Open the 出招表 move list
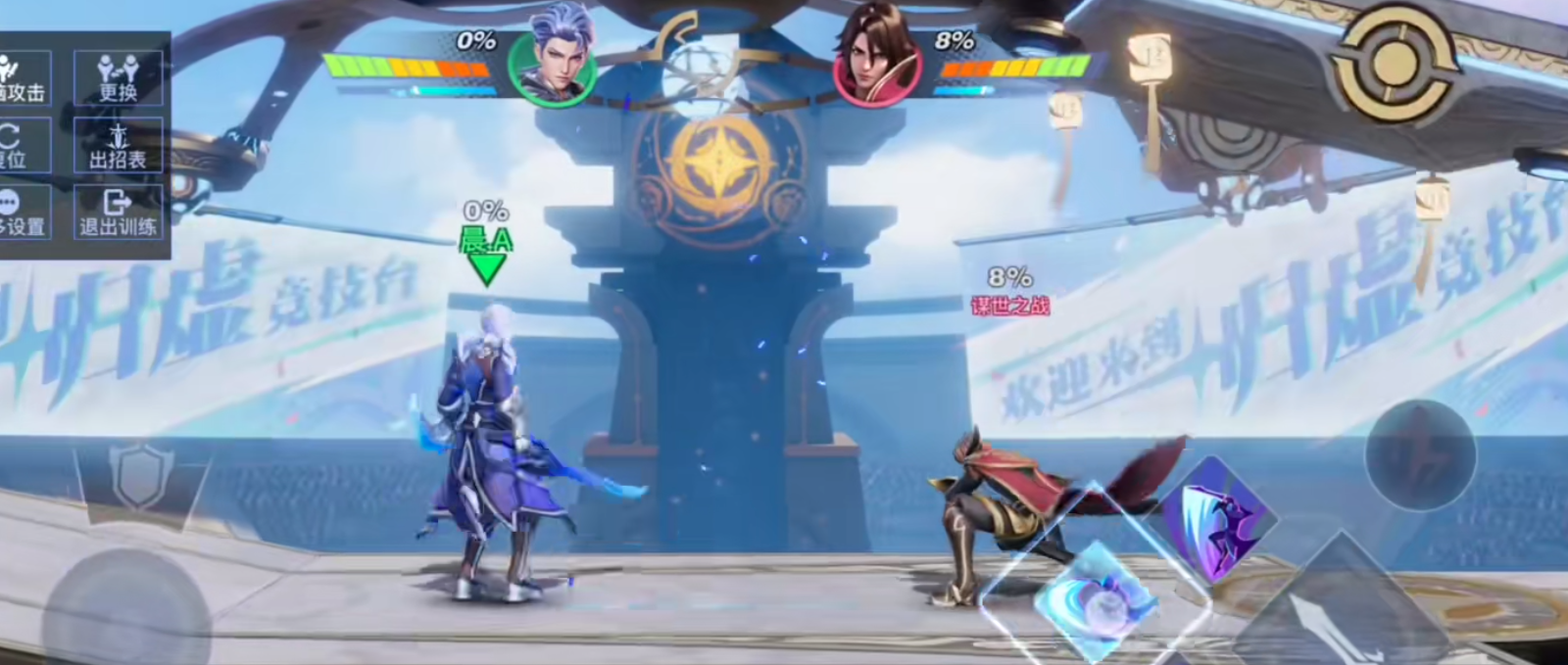Viewport: 1568px width, 665px height. tap(118, 145)
